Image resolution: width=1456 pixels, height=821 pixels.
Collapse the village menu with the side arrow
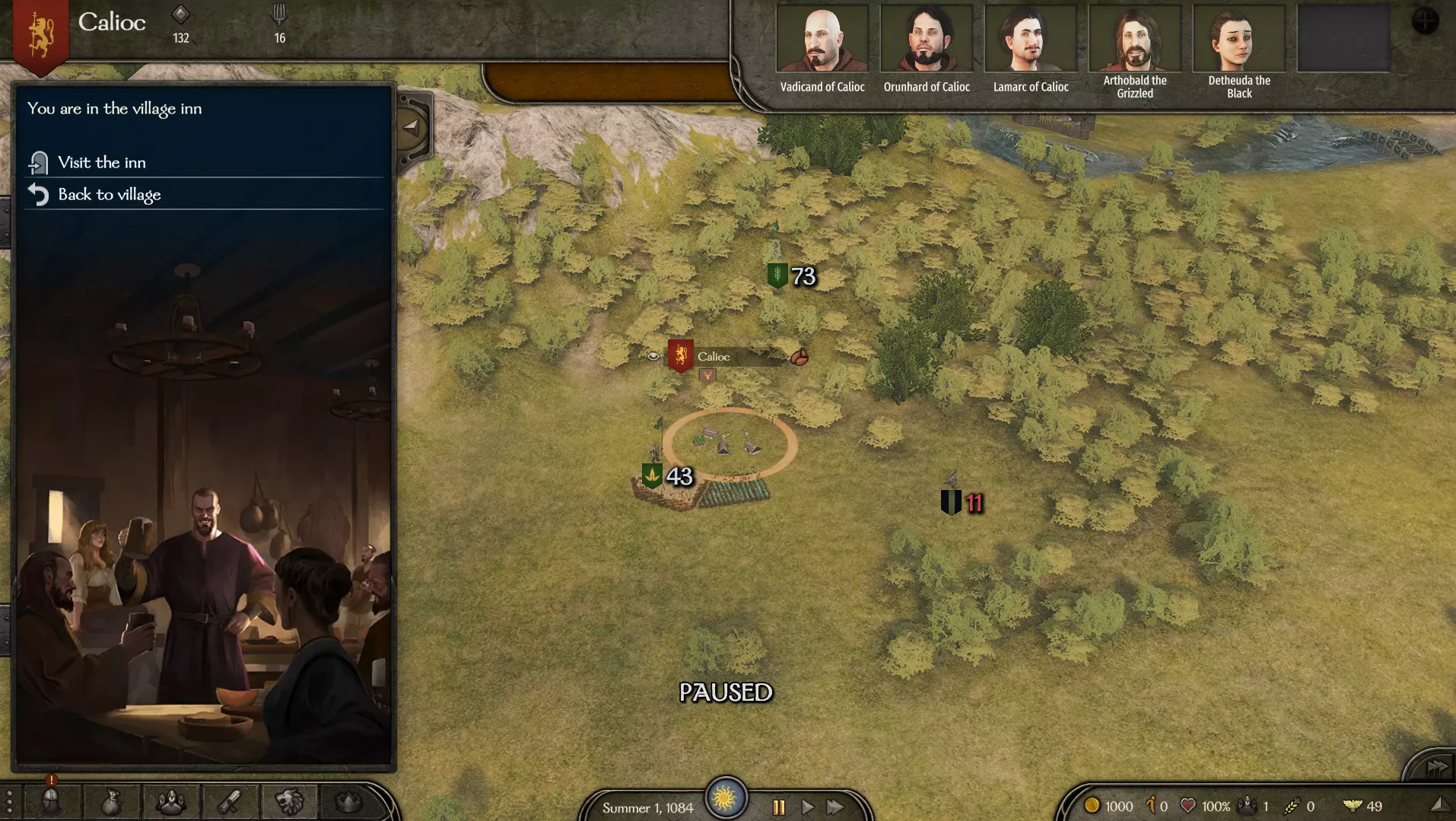click(x=410, y=128)
